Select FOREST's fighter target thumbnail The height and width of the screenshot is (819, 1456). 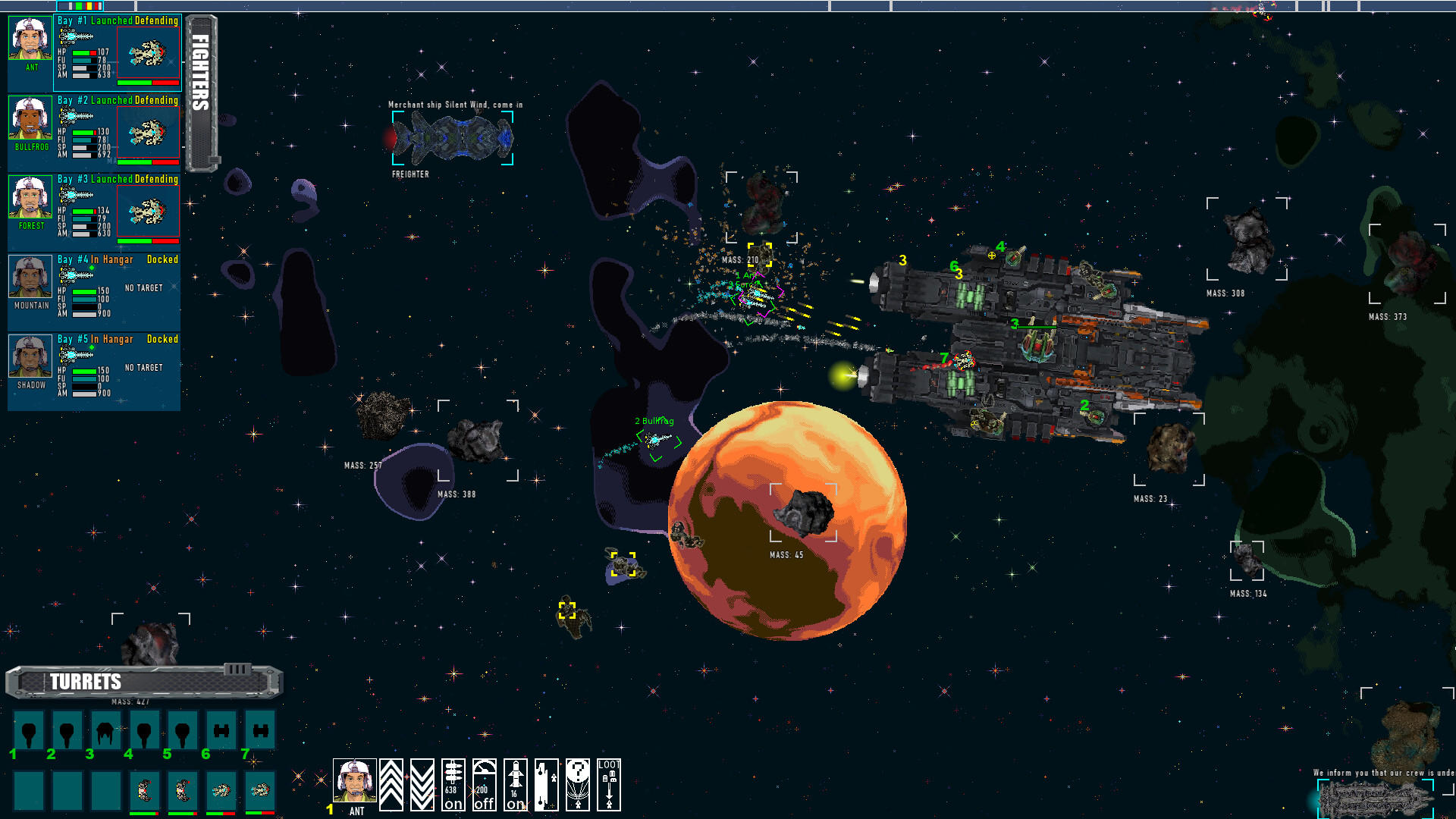149,210
